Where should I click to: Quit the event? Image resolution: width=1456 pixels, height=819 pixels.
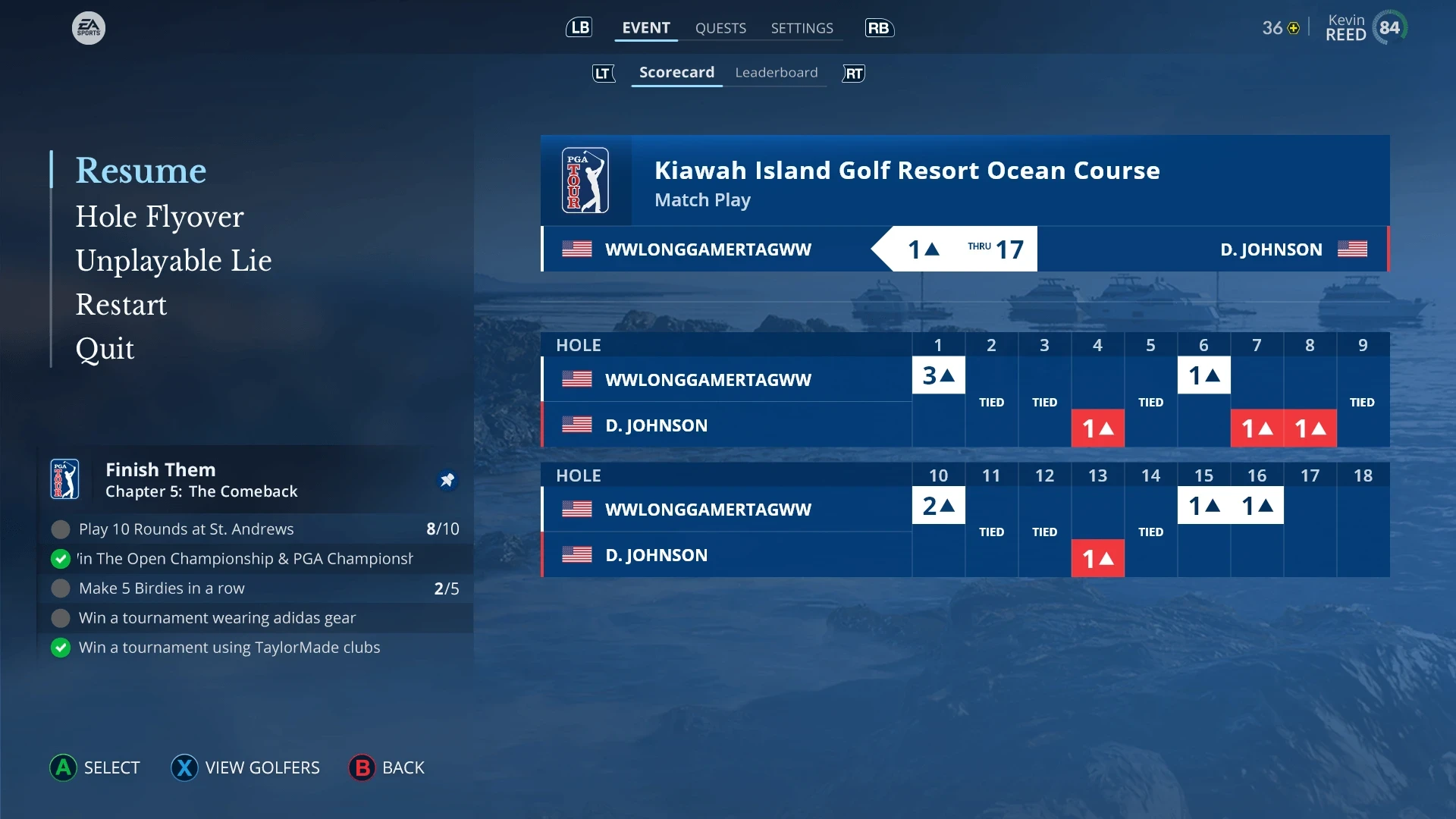coord(105,349)
